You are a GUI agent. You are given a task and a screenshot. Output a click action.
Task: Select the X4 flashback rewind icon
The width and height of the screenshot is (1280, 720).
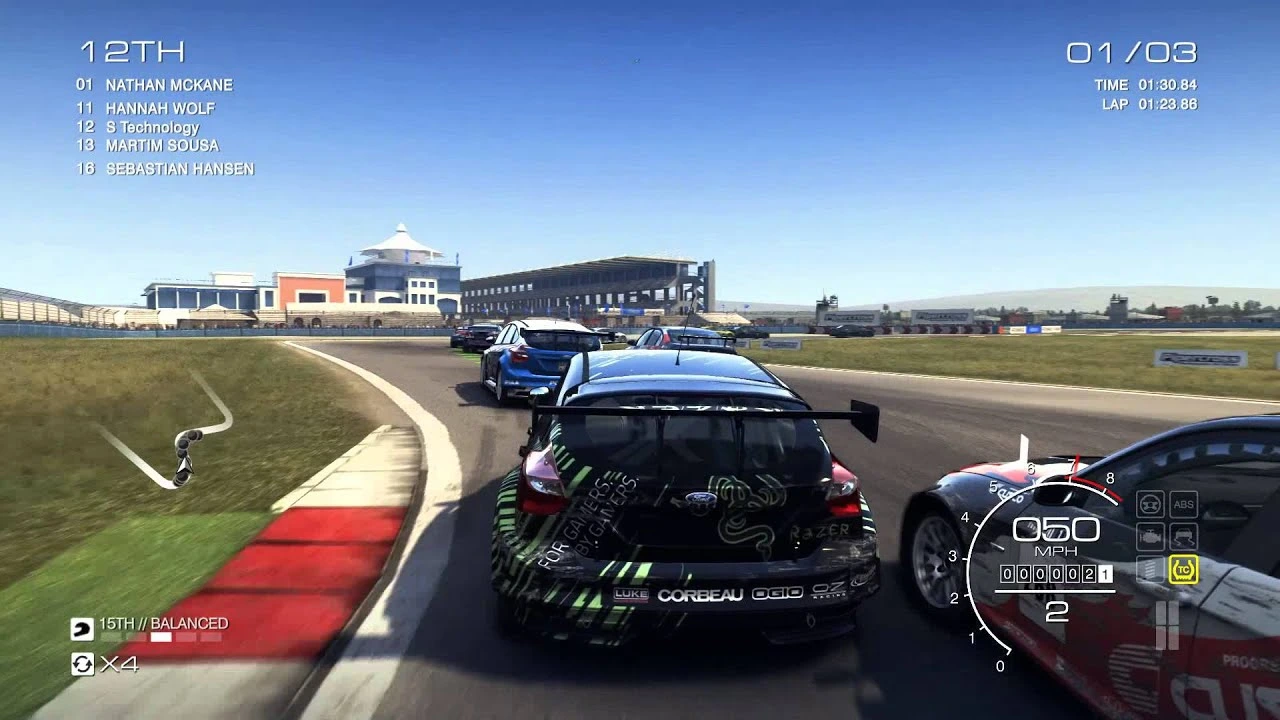[85, 665]
